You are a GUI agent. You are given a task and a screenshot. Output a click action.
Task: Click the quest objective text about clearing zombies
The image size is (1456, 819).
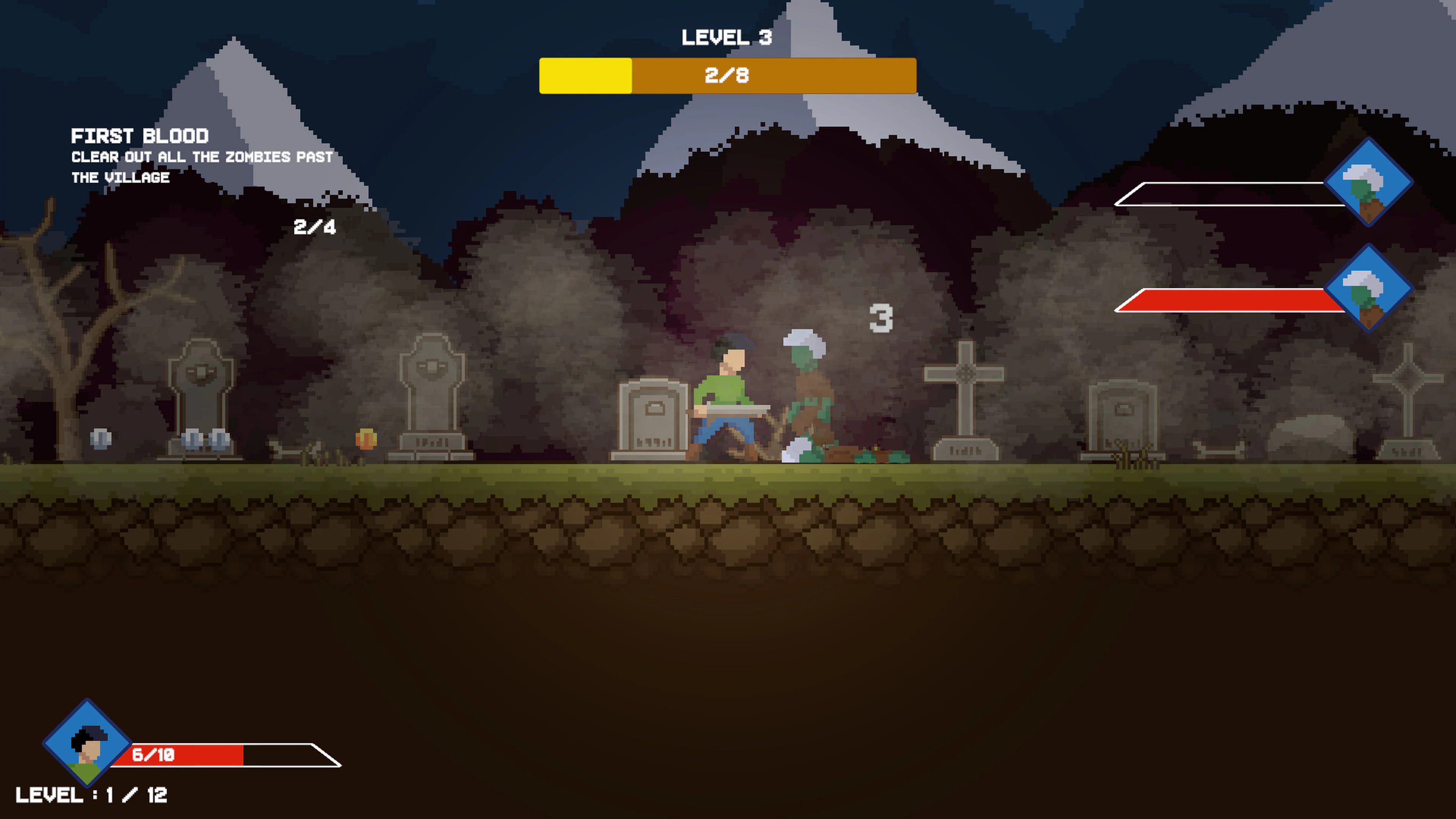[201, 167]
